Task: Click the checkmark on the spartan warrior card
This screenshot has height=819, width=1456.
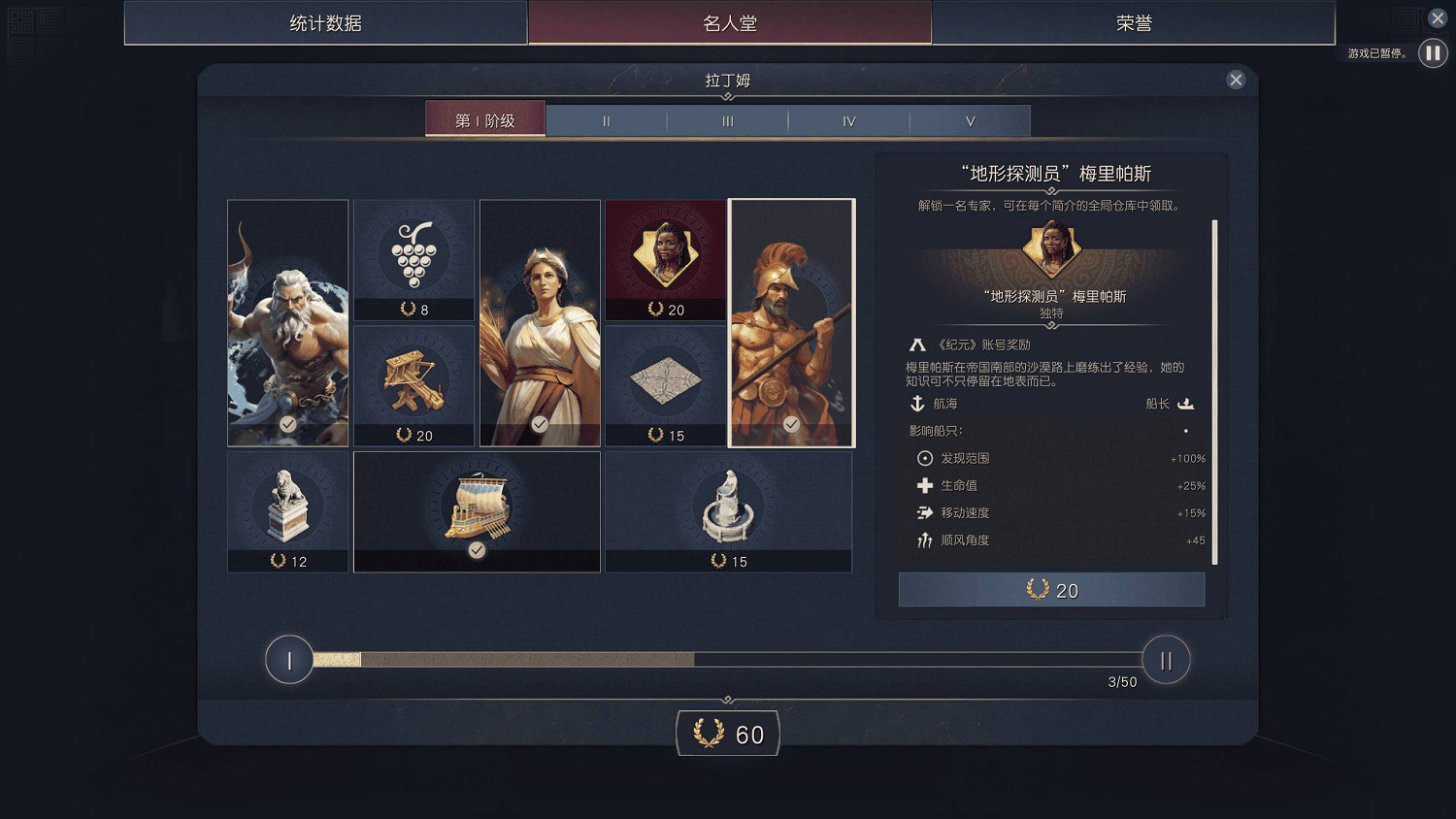Action: pyautogui.click(x=791, y=423)
